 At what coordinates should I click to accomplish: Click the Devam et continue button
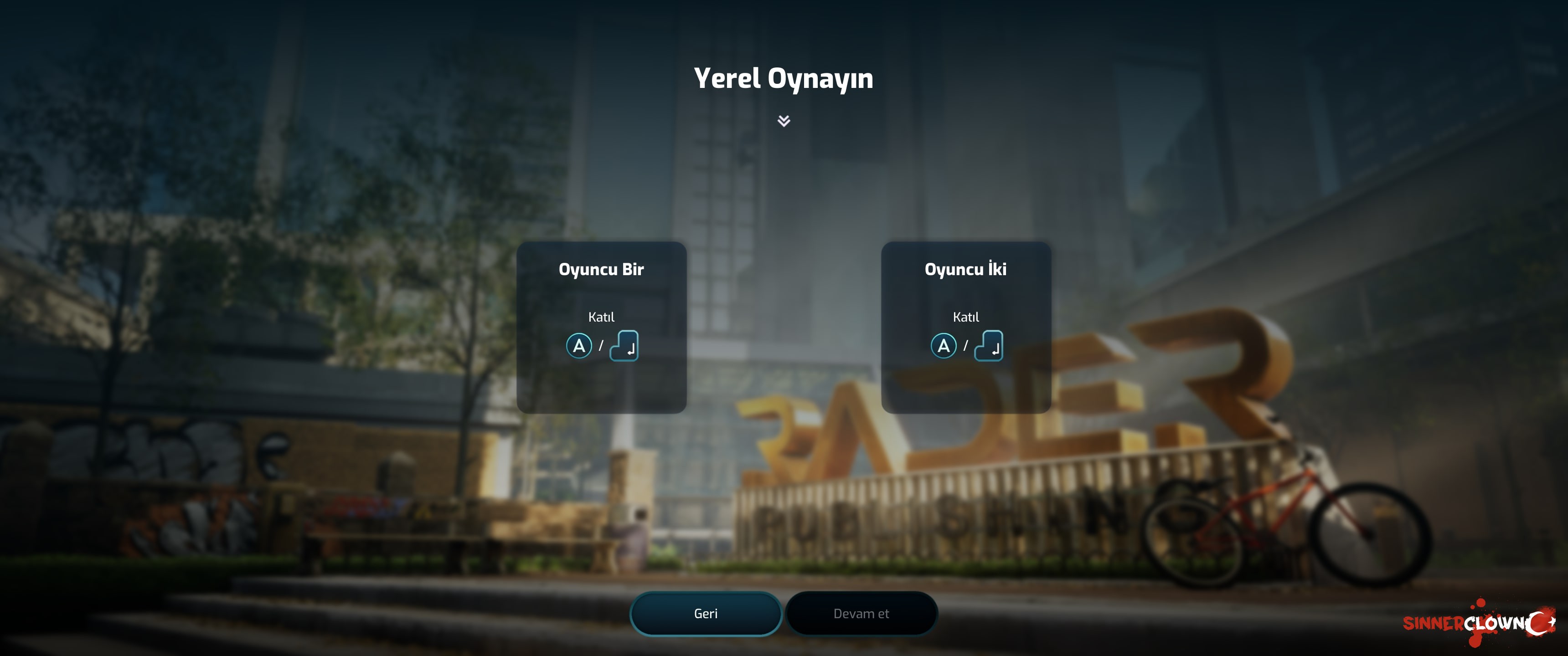tap(861, 613)
